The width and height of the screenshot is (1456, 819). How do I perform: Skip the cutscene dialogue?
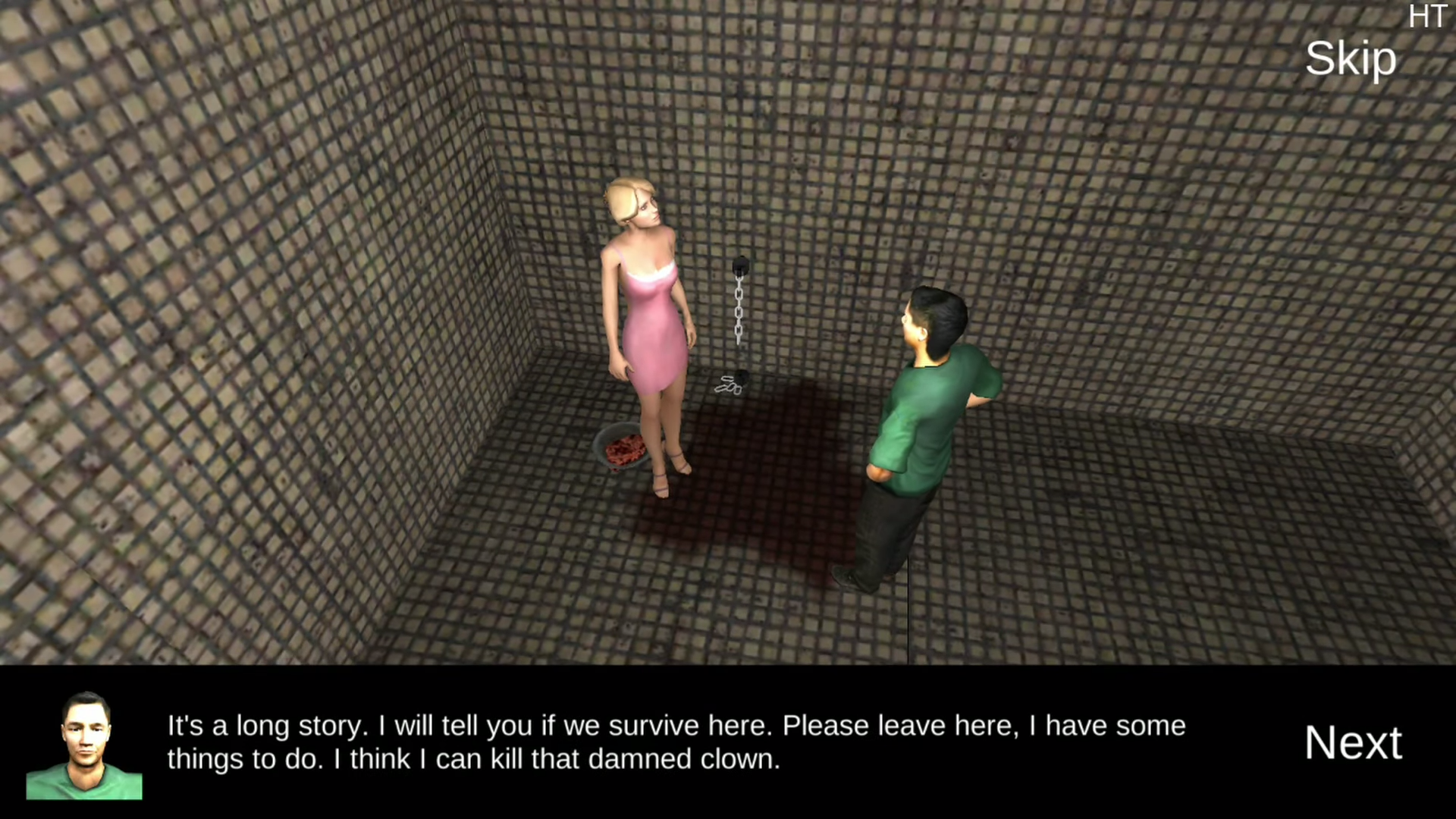pos(1350,59)
